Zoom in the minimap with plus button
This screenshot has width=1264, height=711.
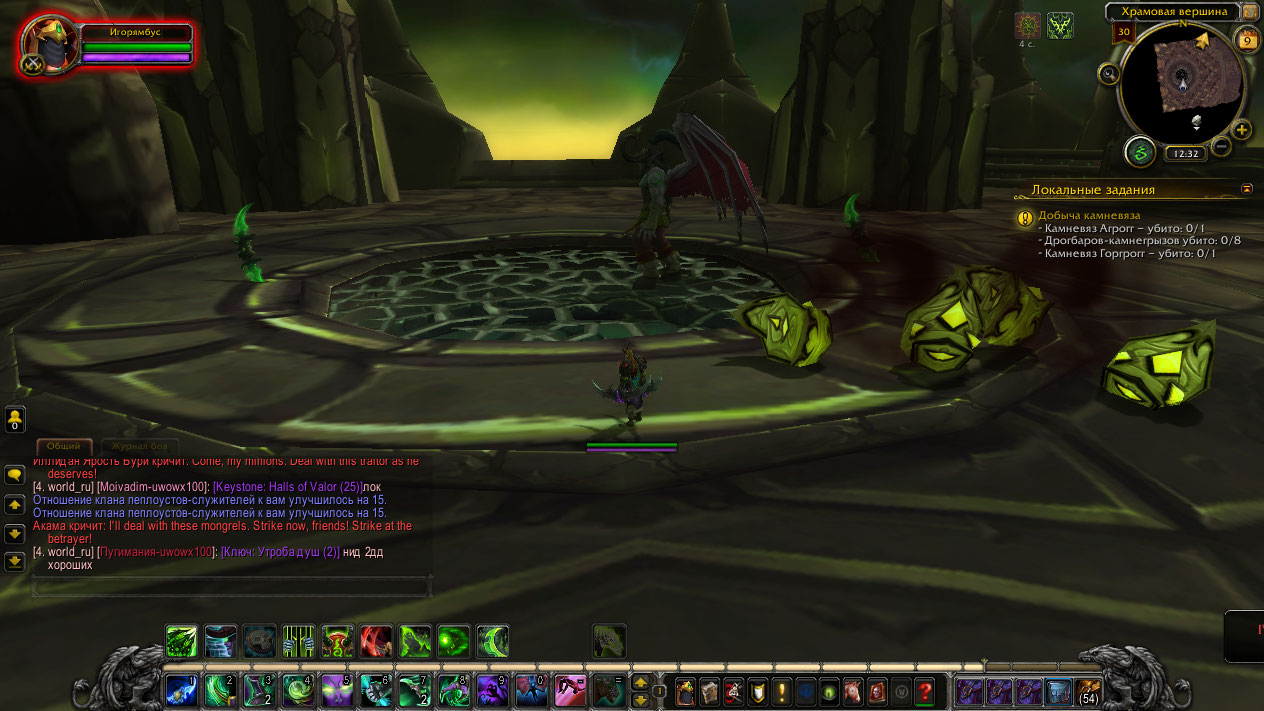coord(1241,130)
